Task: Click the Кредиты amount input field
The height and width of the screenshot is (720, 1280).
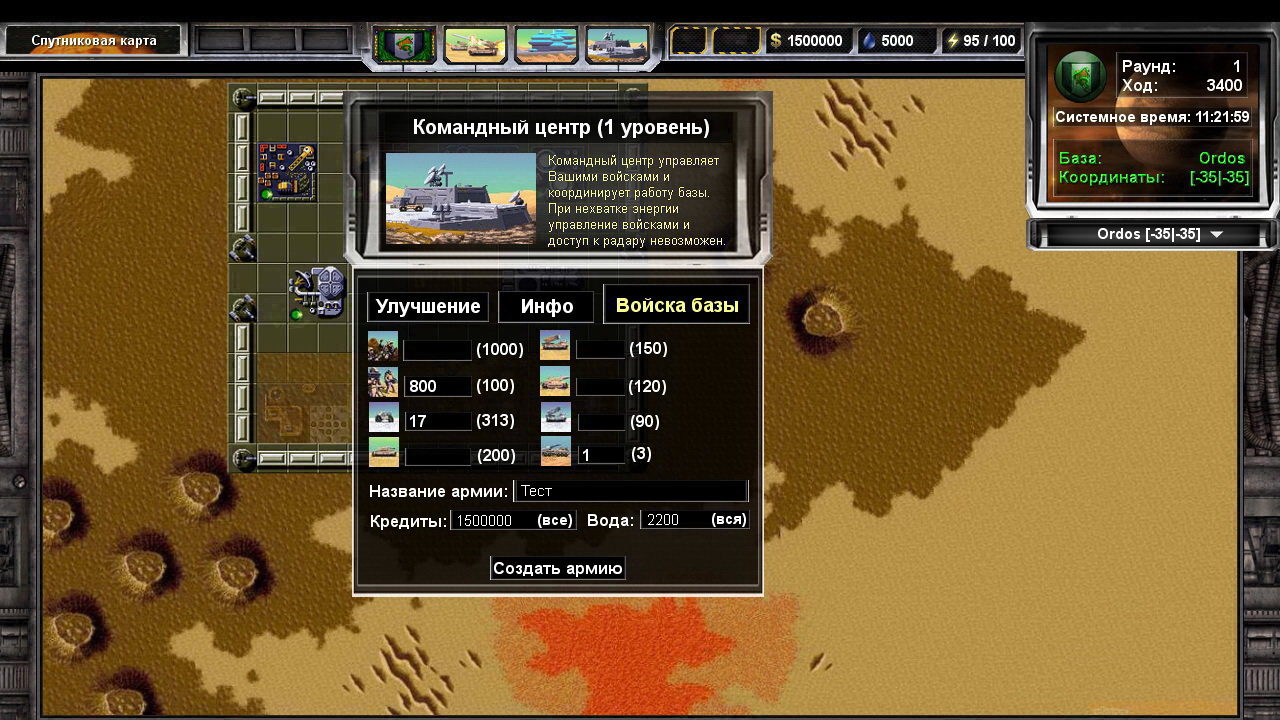Action: [x=492, y=520]
